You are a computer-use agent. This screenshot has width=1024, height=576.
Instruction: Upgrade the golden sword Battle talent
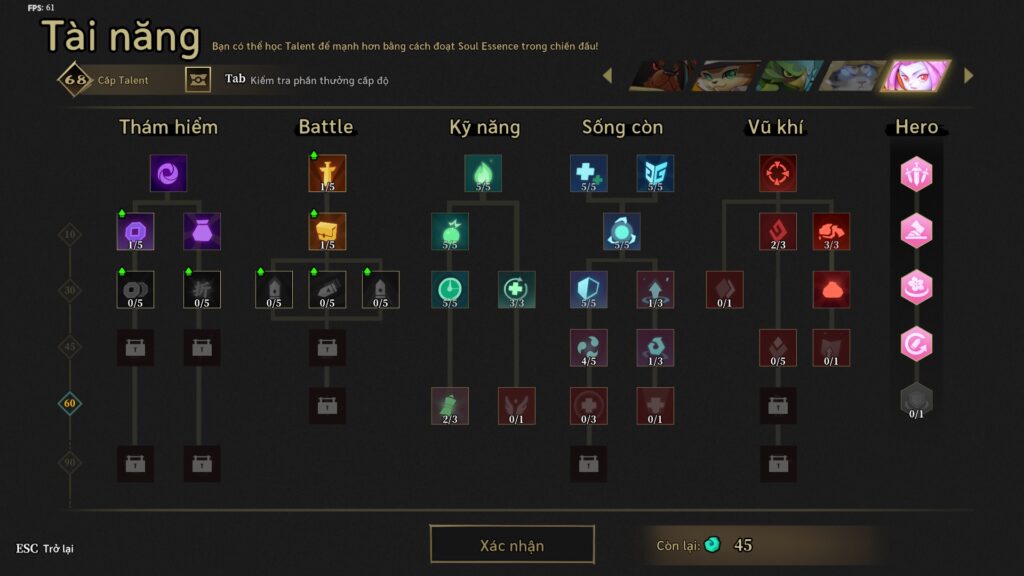coord(327,173)
